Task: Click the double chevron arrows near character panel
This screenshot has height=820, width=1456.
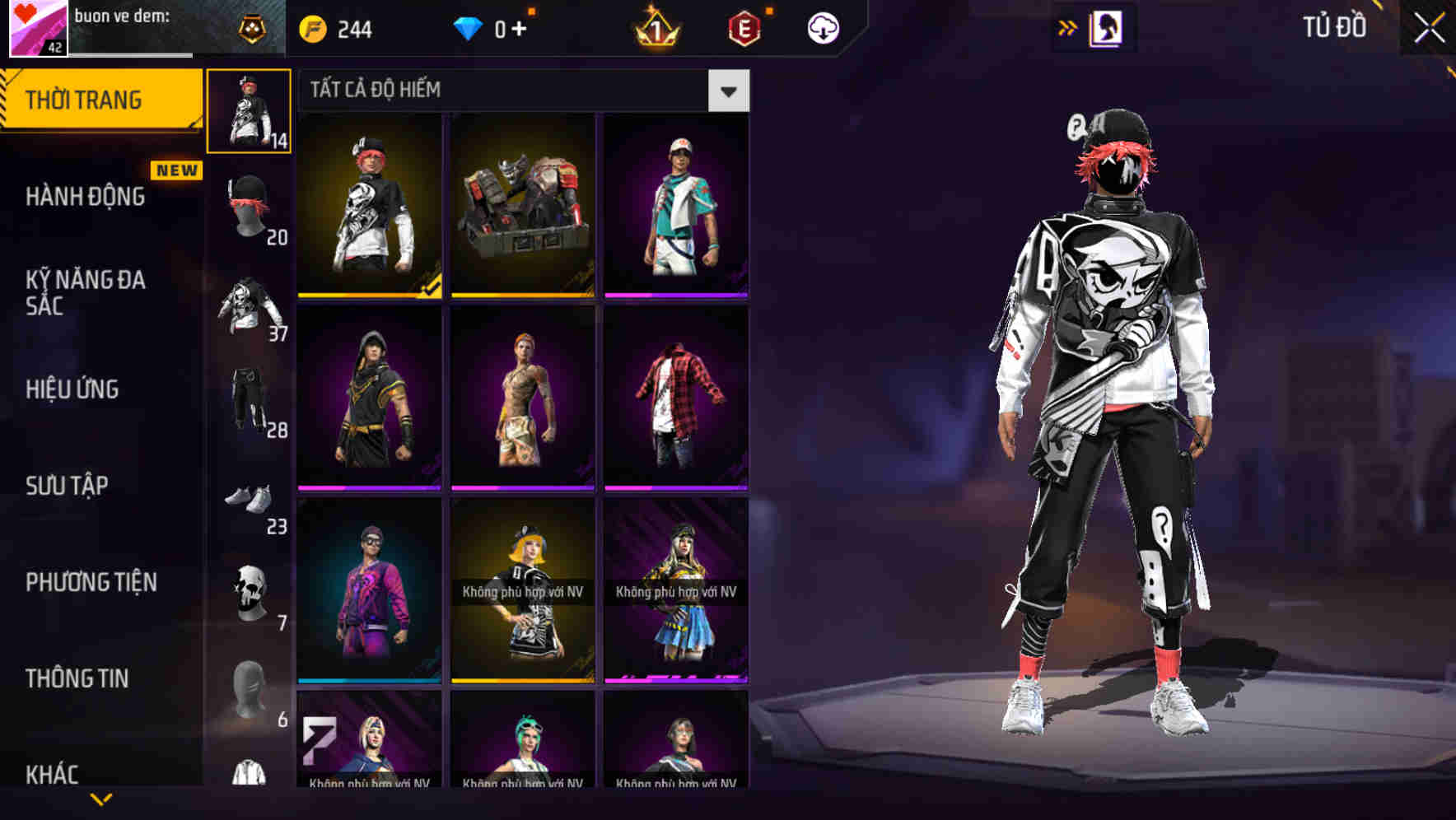Action: [1068, 26]
